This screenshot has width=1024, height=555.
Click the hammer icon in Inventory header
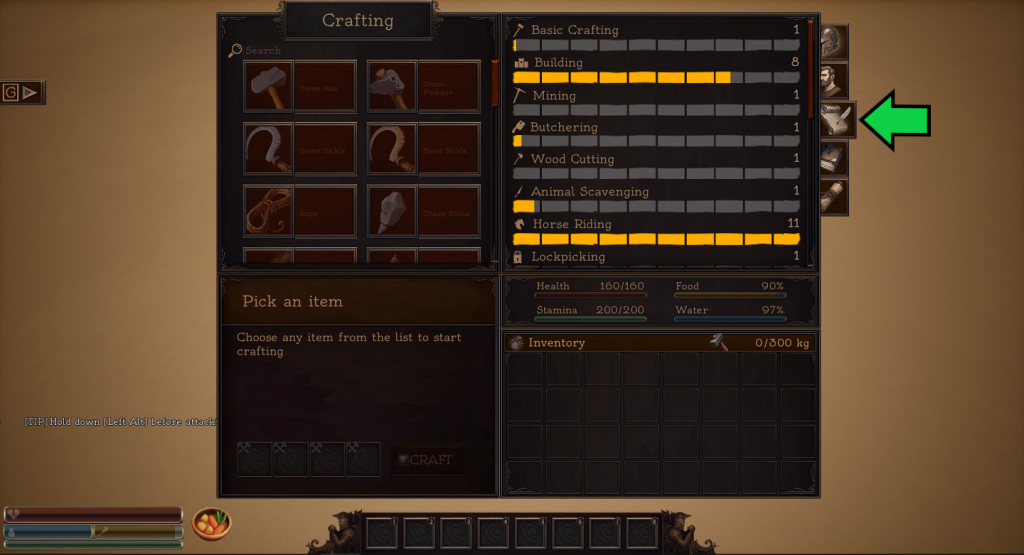719,342
